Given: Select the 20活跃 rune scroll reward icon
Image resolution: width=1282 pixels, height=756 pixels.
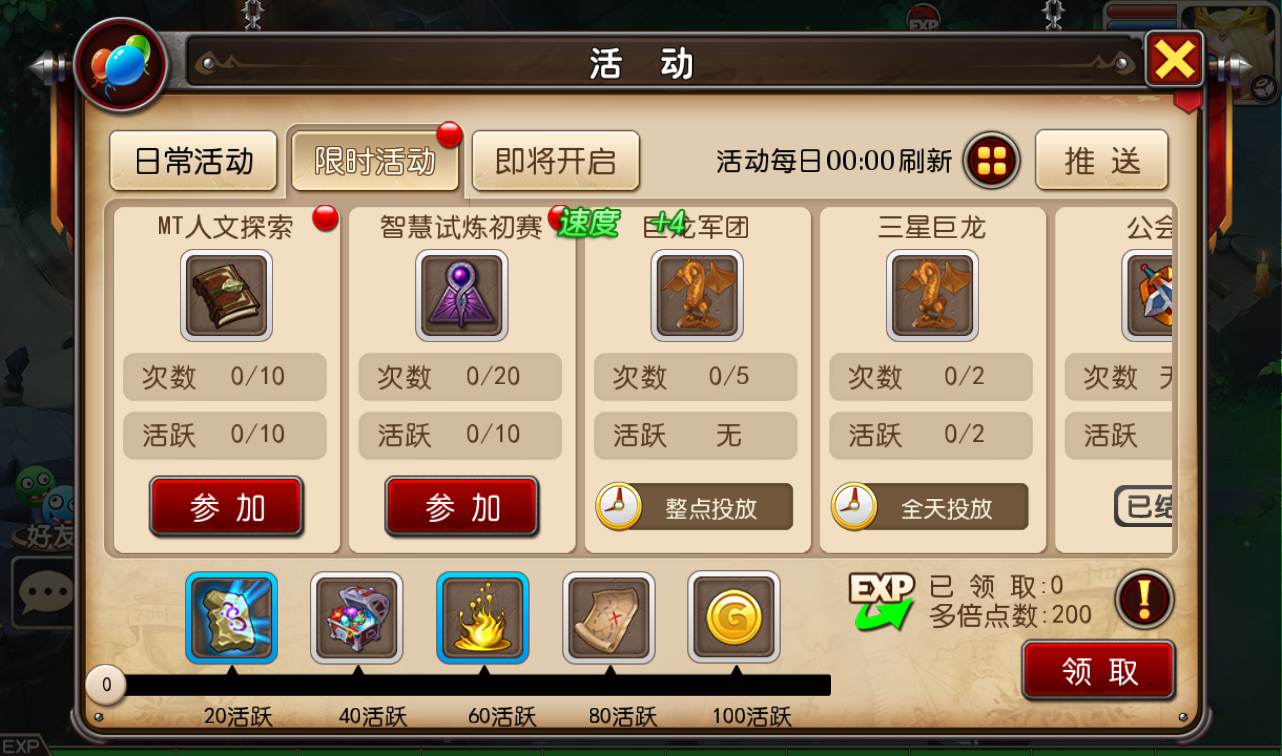Looking at the screenshot, I should pos(231,617).
